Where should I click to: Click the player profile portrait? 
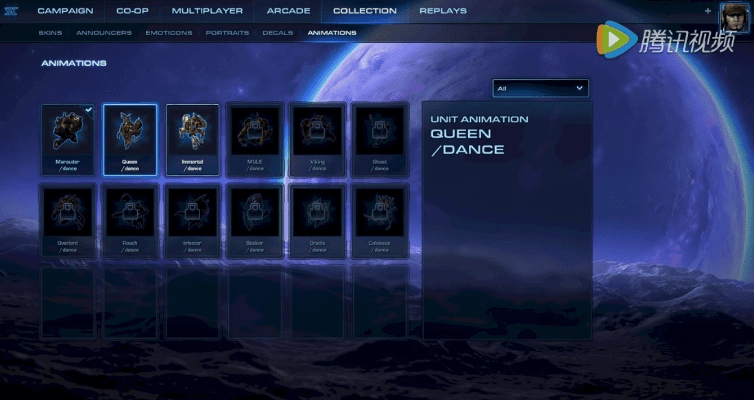pyautogui.click(x=735, y=15)
